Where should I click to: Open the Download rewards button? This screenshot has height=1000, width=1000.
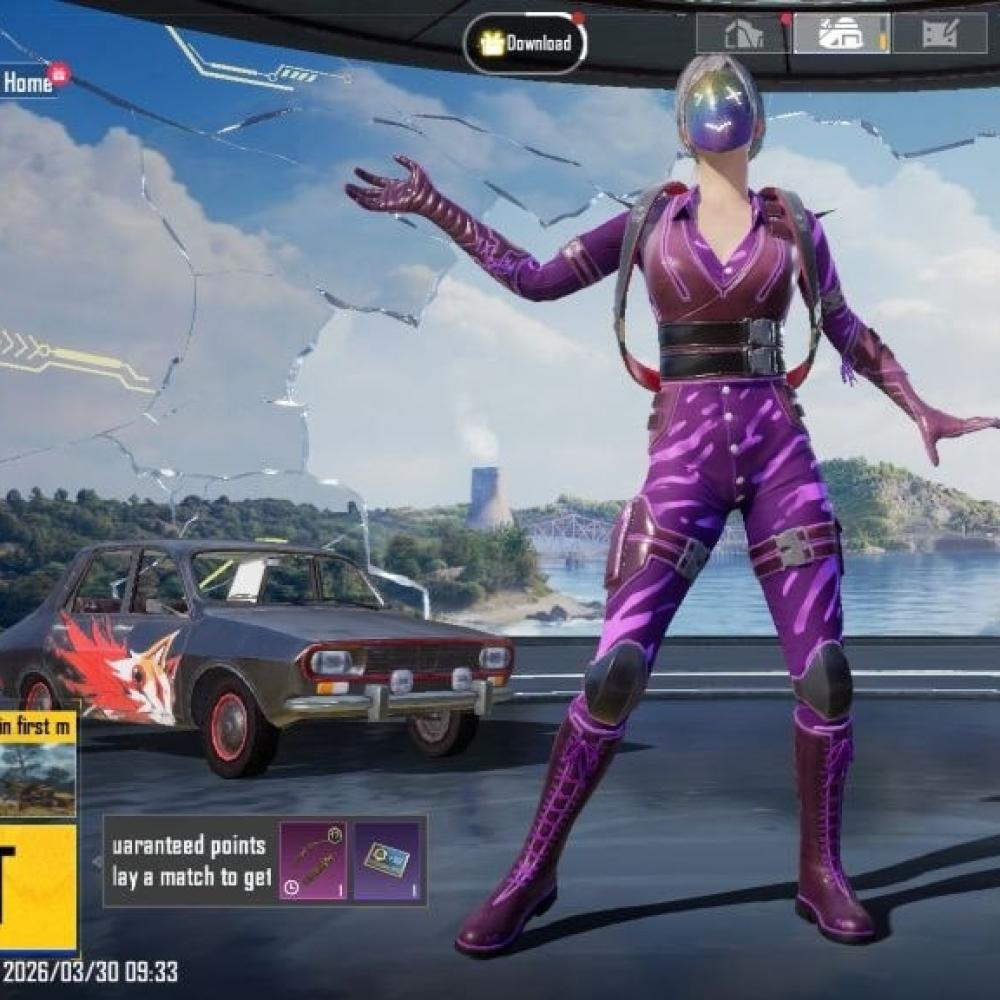click(525, 43)
